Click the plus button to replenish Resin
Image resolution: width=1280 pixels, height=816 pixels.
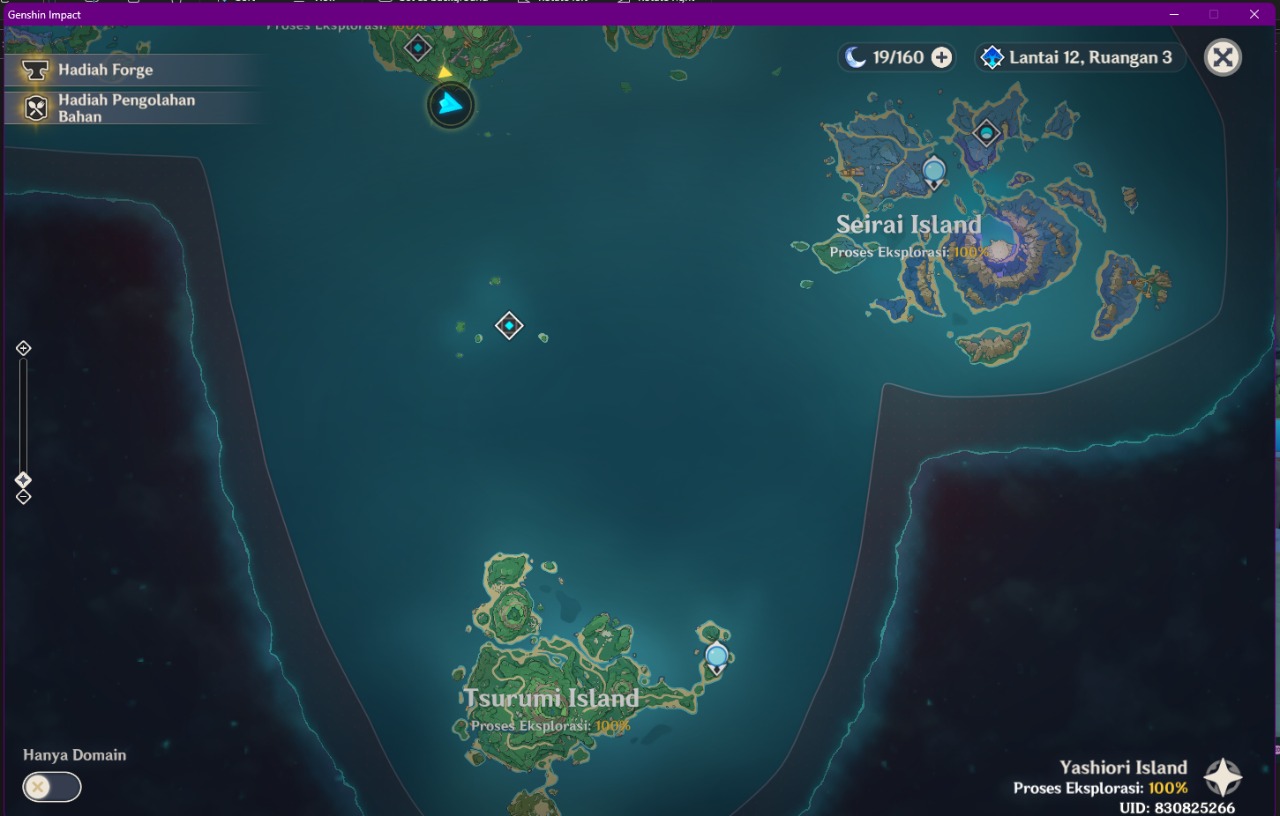pos(940,57)
